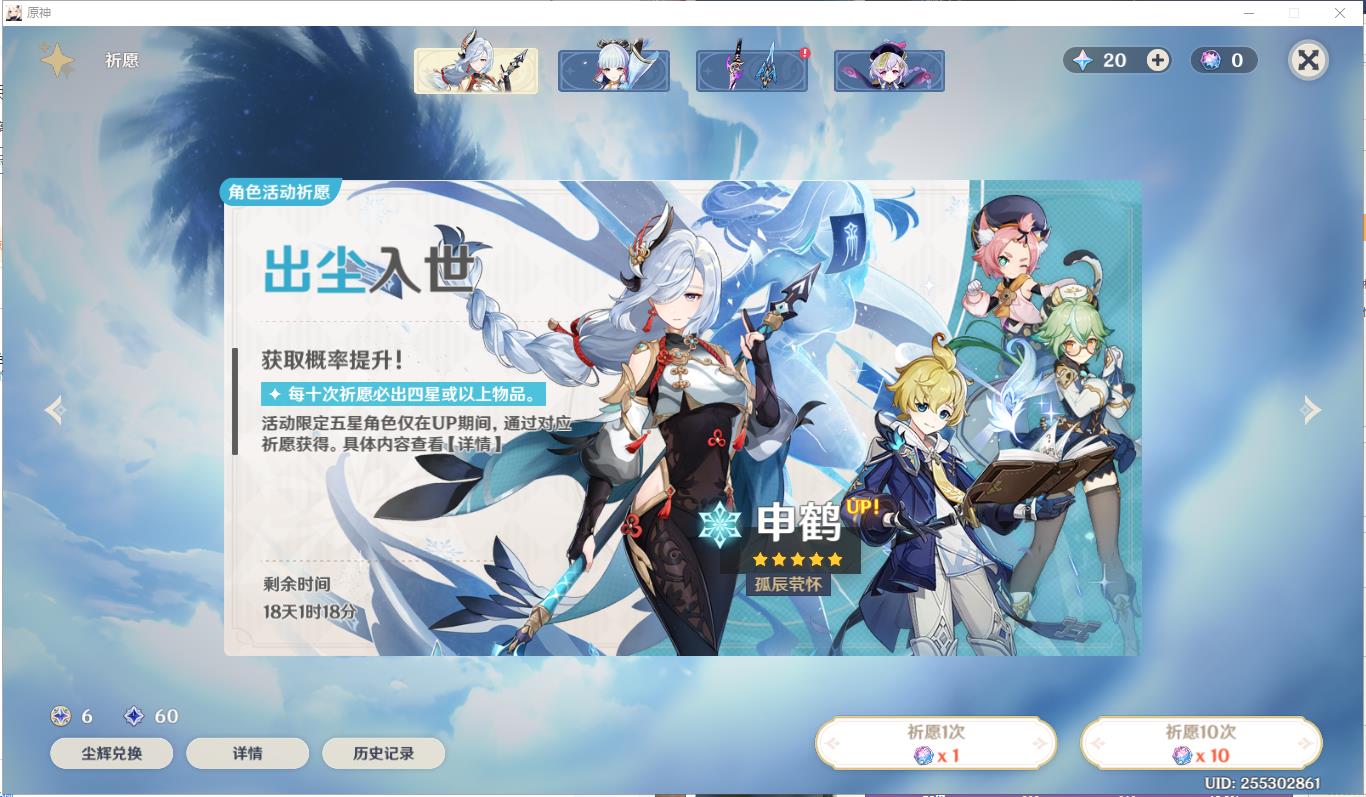Click the Wish 10 times button

point(1200,742)
